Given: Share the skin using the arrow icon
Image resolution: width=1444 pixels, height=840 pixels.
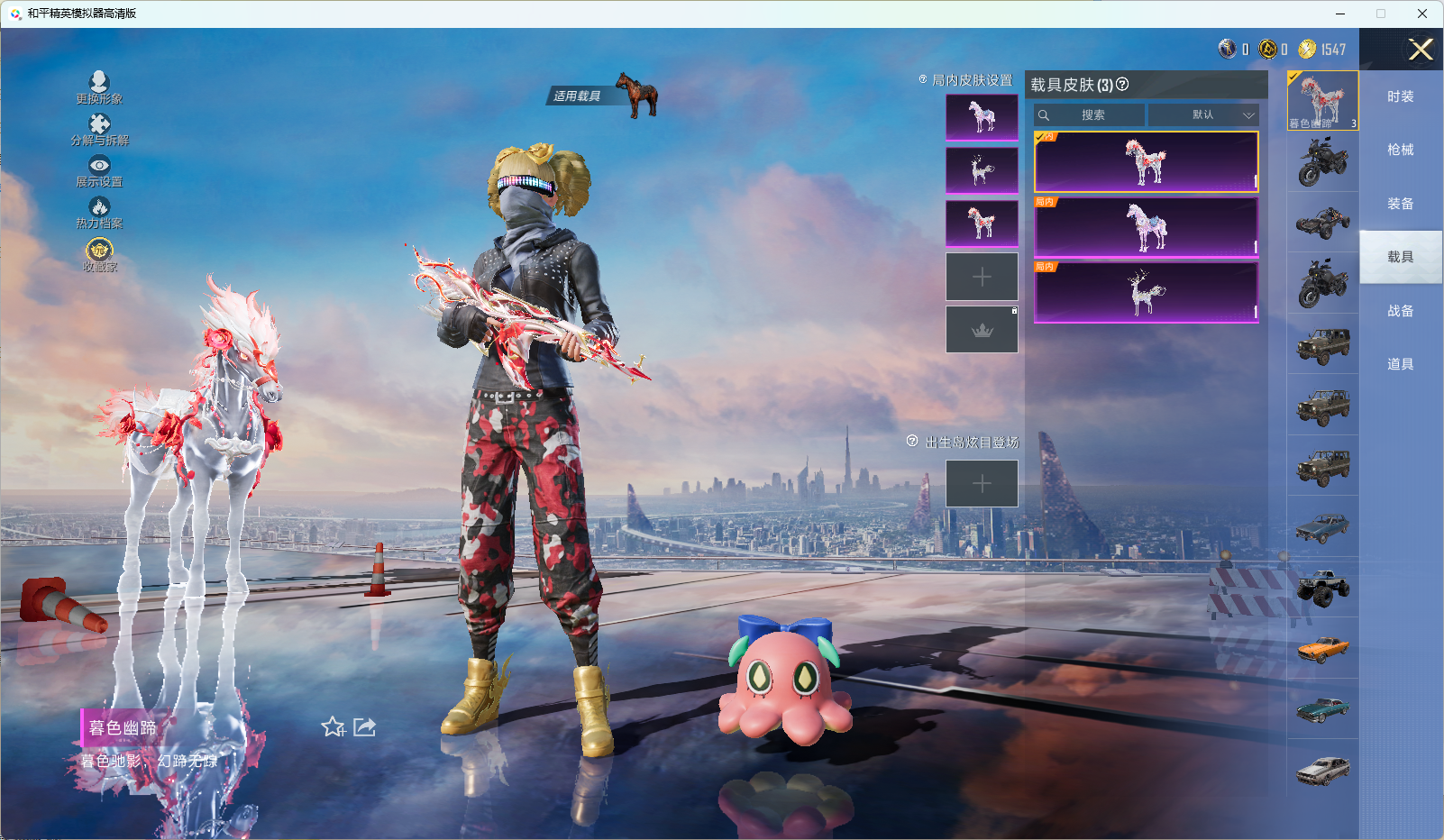Looking at the screenshot, I should tap(364, 726).
